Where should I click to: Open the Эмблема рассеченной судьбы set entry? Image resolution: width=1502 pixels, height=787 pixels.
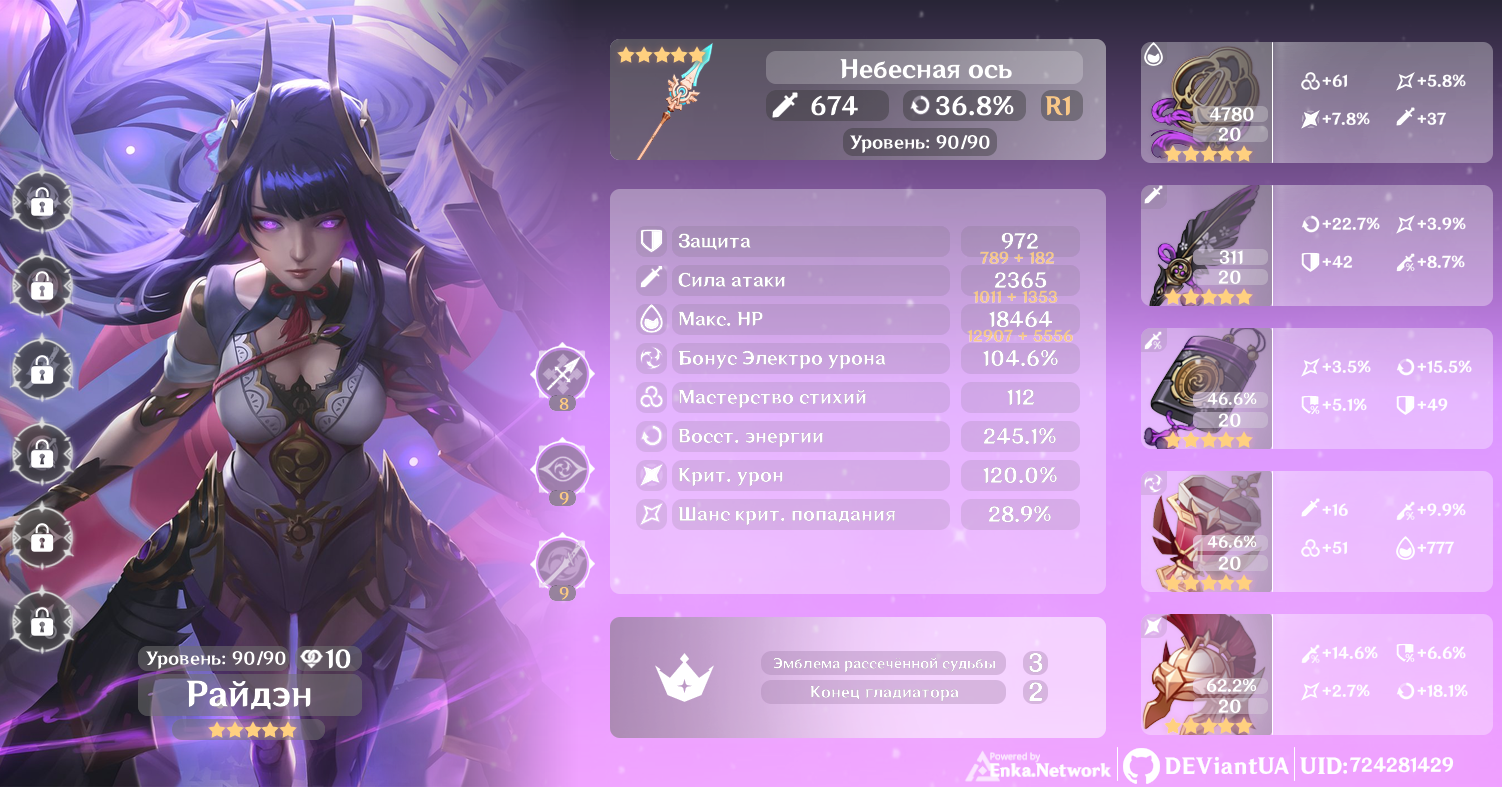(883, 663)
